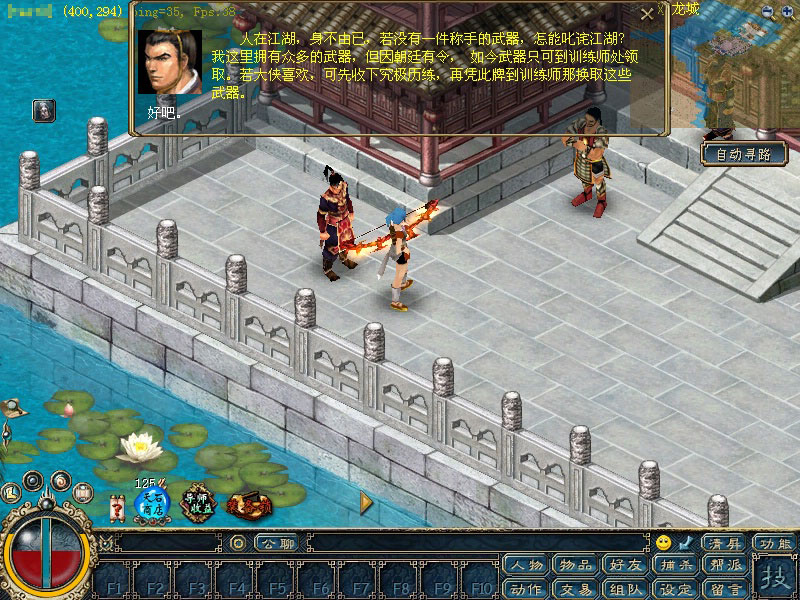Click the 清屏 clear screen button
The height and width of the screenshot is (600, 800).
coord(723,543)
